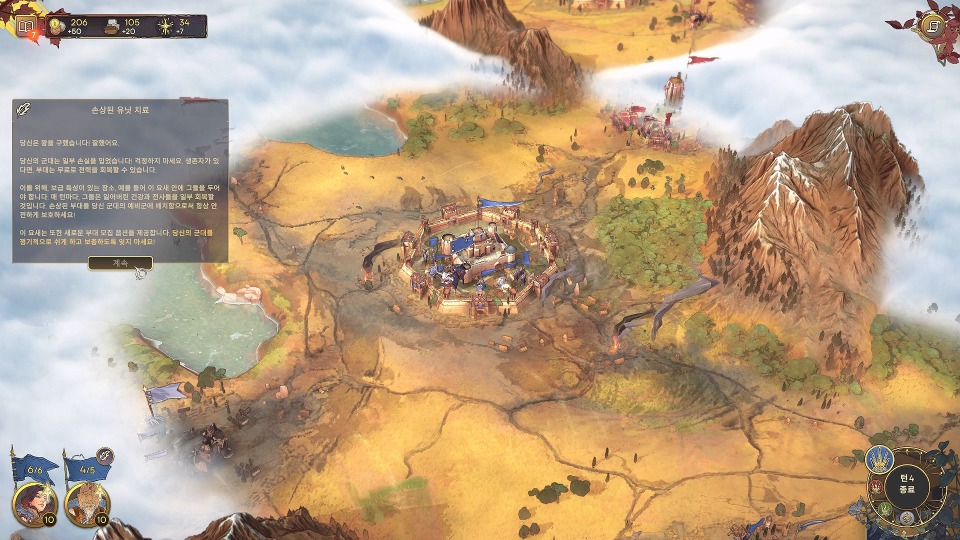Click the green faction crest emblem
The width and height of the screenshot is (960, 540).
click(884, 510)
